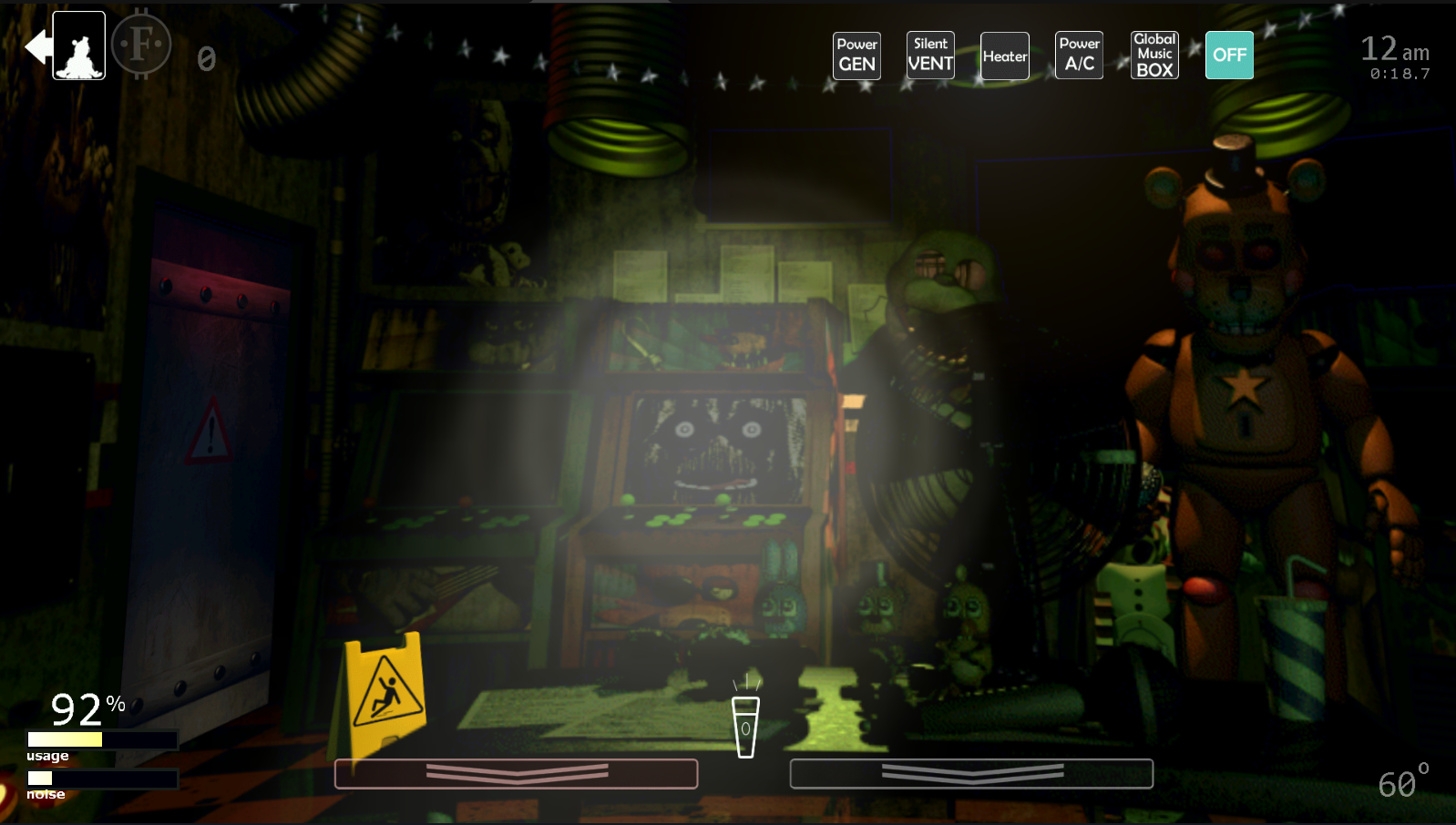Click the grey monitor flip bar
The width and height of the screenshot is (1456, 825).
(971, 773)
